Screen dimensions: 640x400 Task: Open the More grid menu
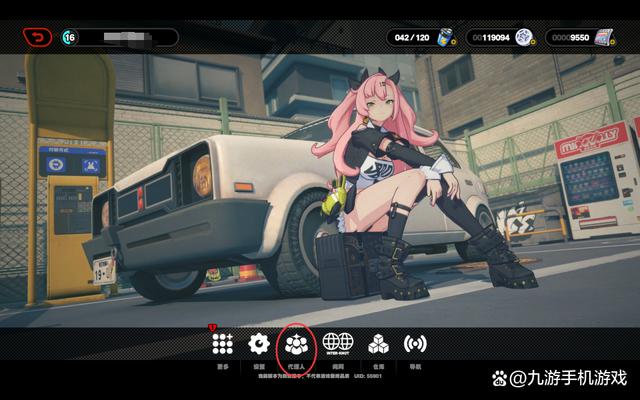[x=222, y=344]
